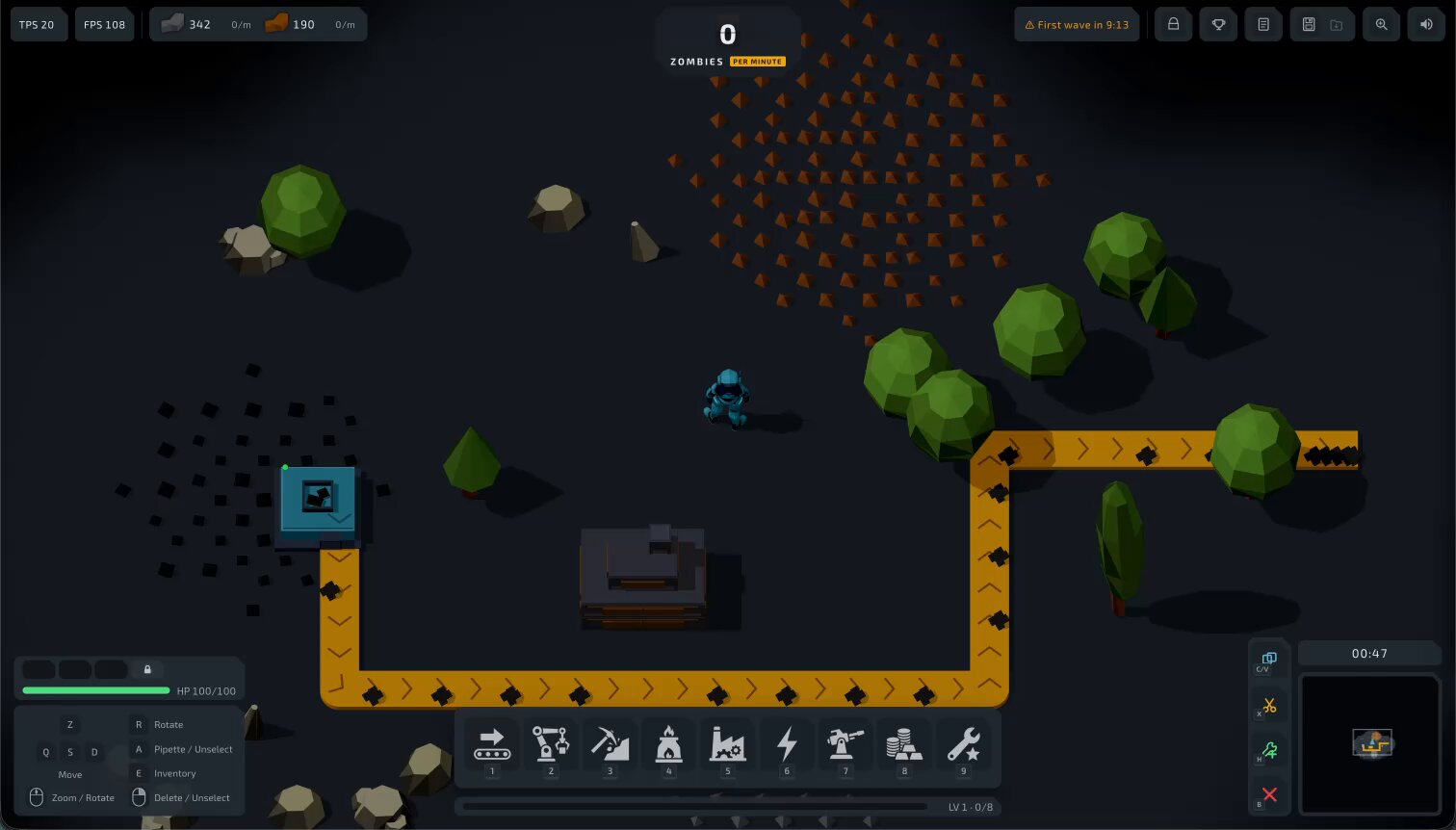Save the game with floppy disk icon

pyautogui.click(x=1309, y=25)
